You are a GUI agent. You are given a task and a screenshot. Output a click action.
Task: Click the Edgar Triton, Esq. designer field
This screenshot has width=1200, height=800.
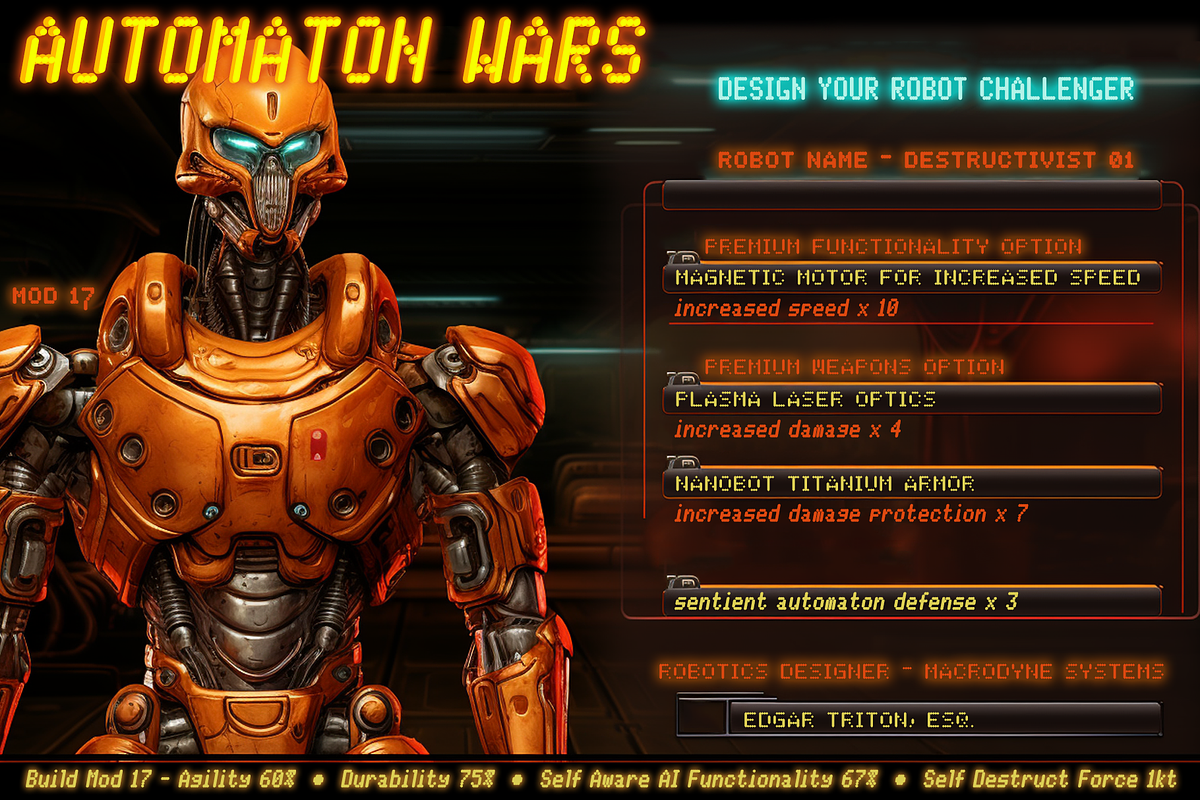coord(945,719)
